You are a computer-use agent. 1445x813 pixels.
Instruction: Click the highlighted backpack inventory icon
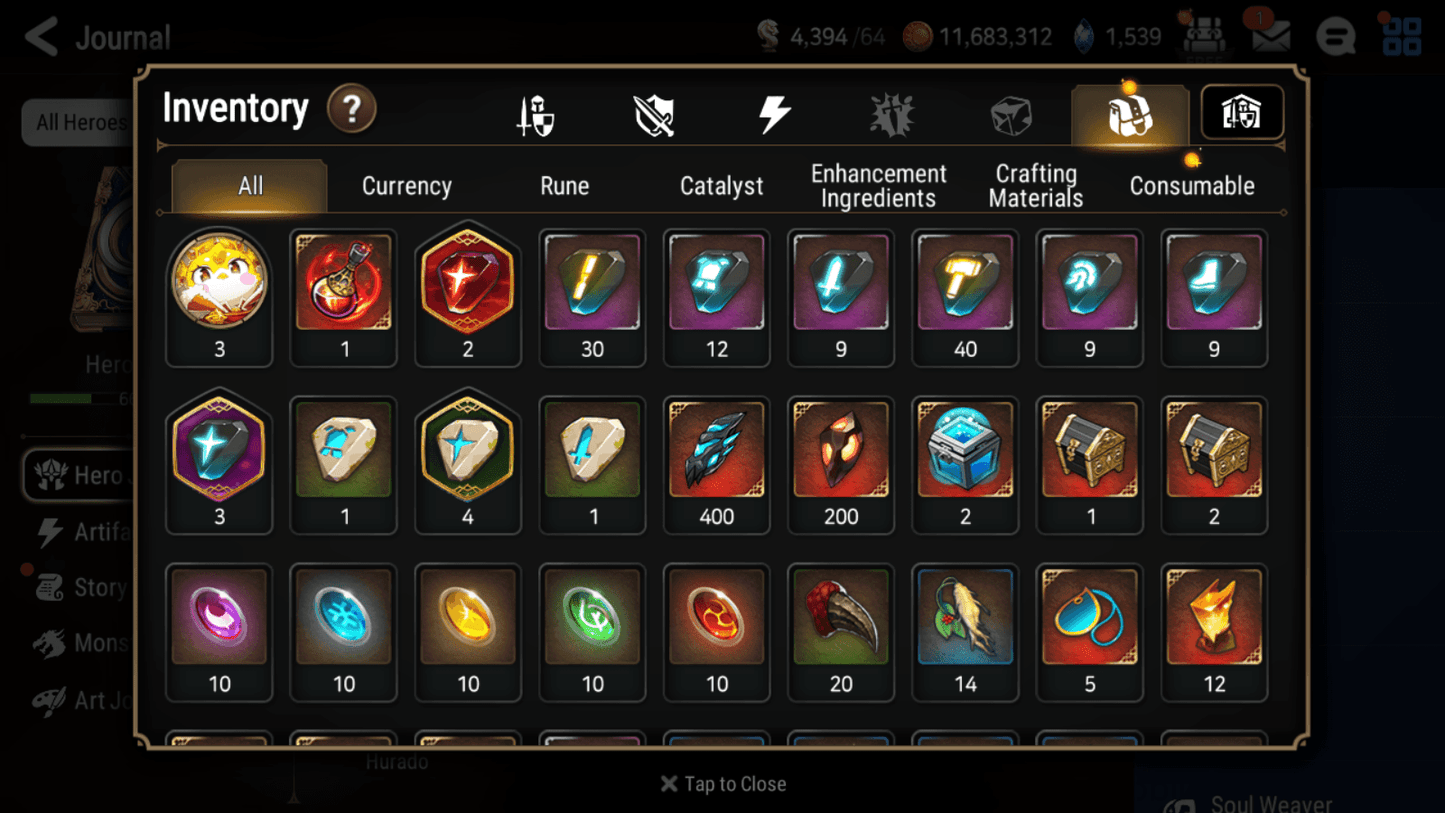[x=1129, y=113]
